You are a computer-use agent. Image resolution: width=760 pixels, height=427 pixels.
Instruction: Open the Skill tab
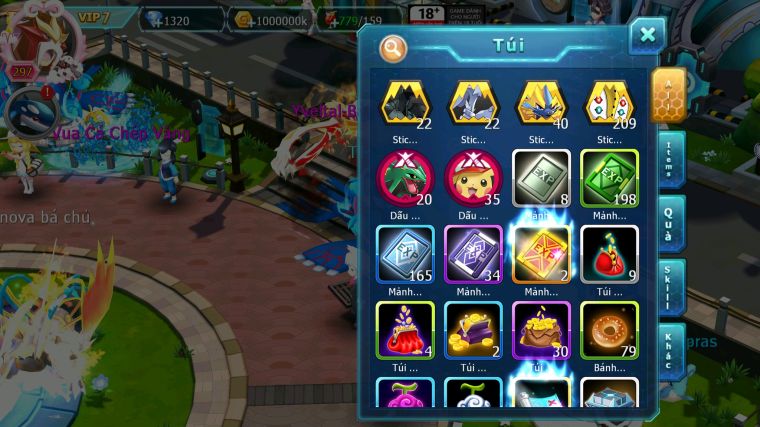[x=671, y=287]
